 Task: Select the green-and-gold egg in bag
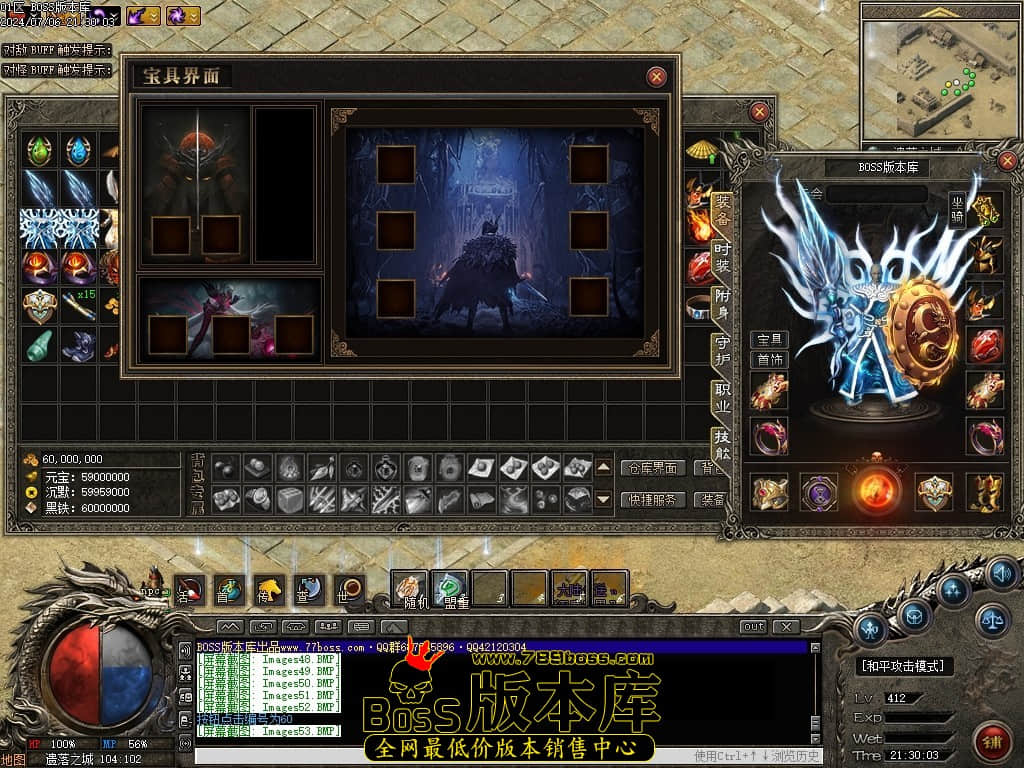coord(40,151)
